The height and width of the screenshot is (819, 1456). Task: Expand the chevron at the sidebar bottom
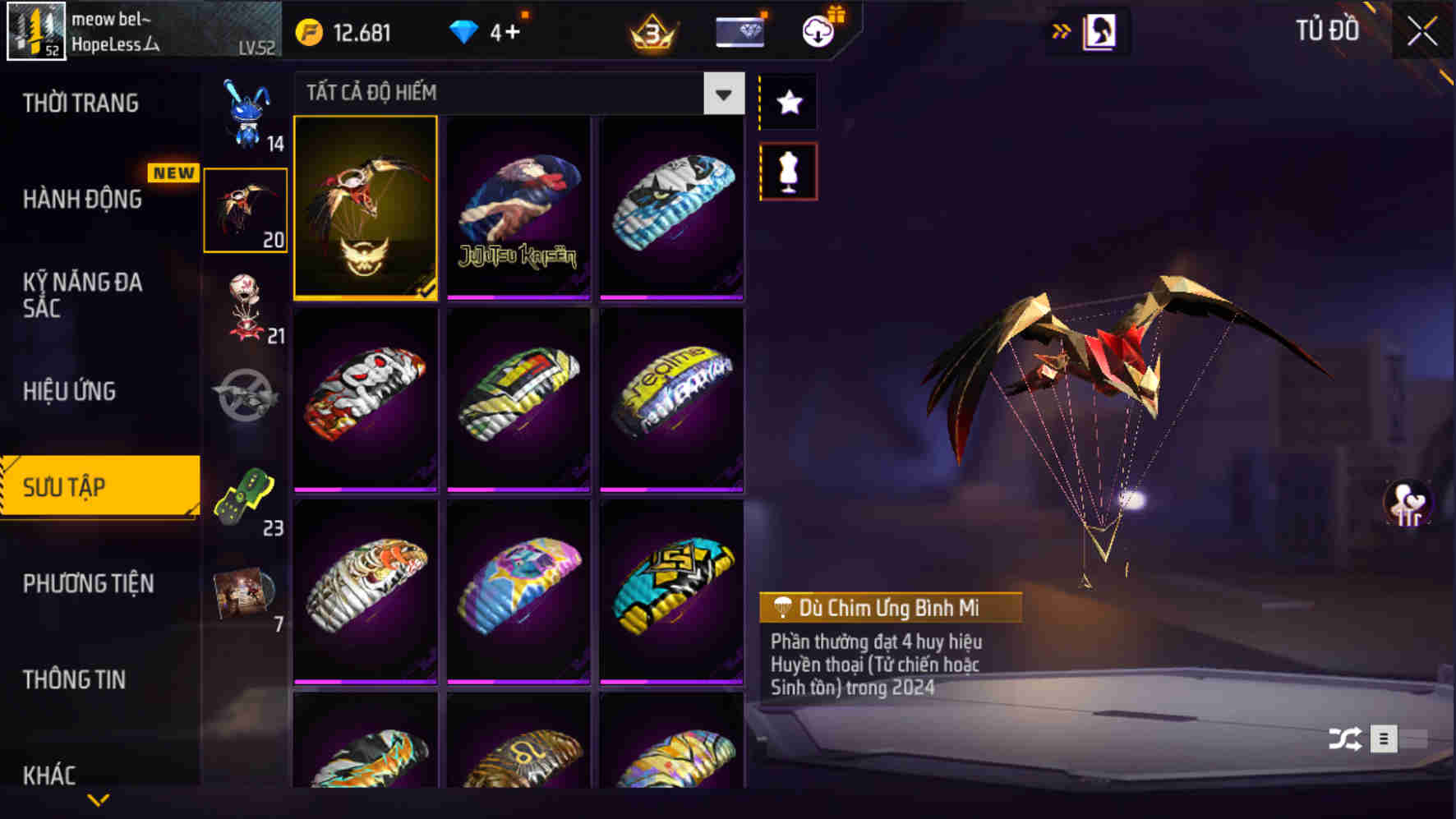point(99,797)
